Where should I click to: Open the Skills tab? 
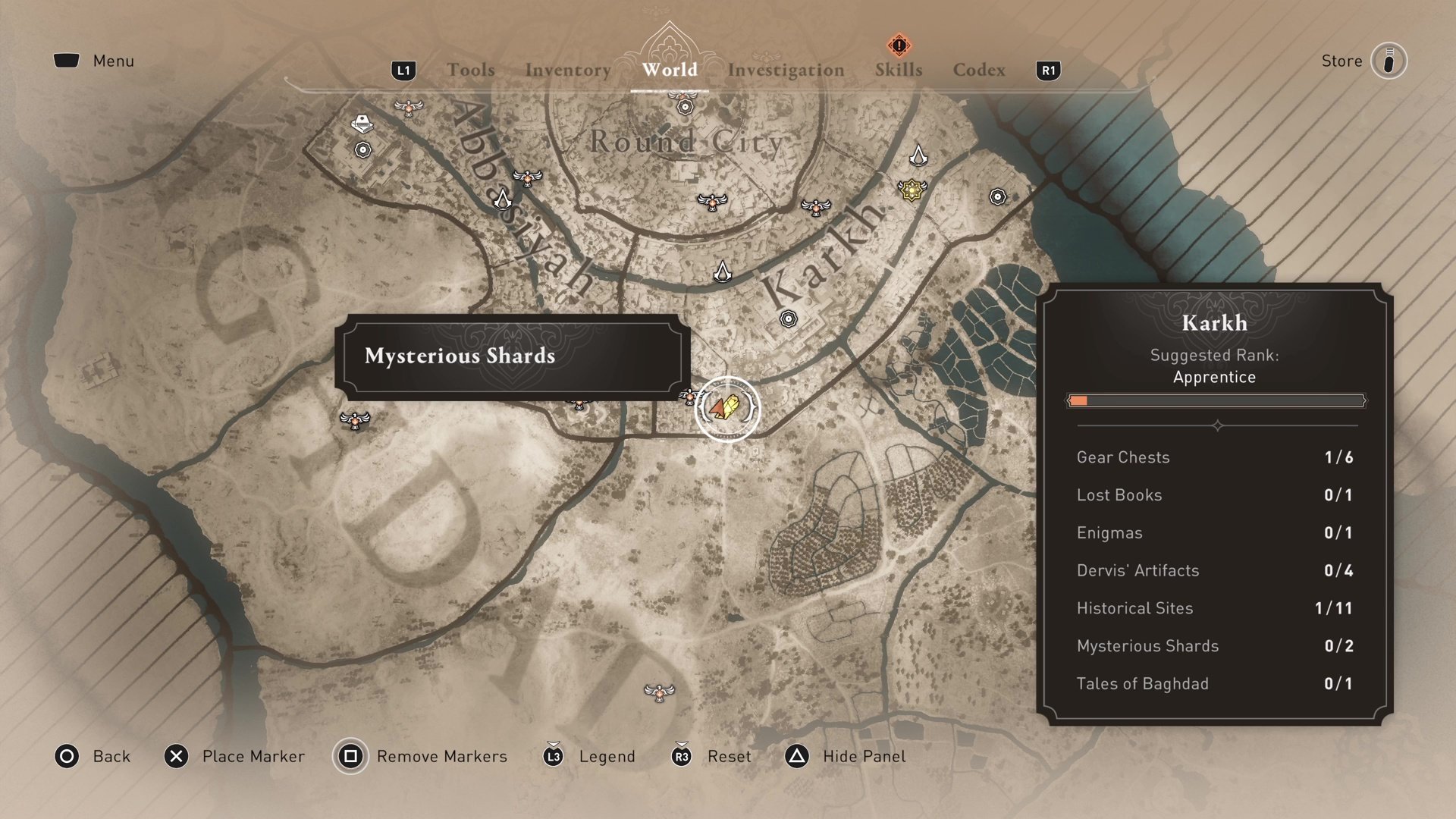coord(899,70)
